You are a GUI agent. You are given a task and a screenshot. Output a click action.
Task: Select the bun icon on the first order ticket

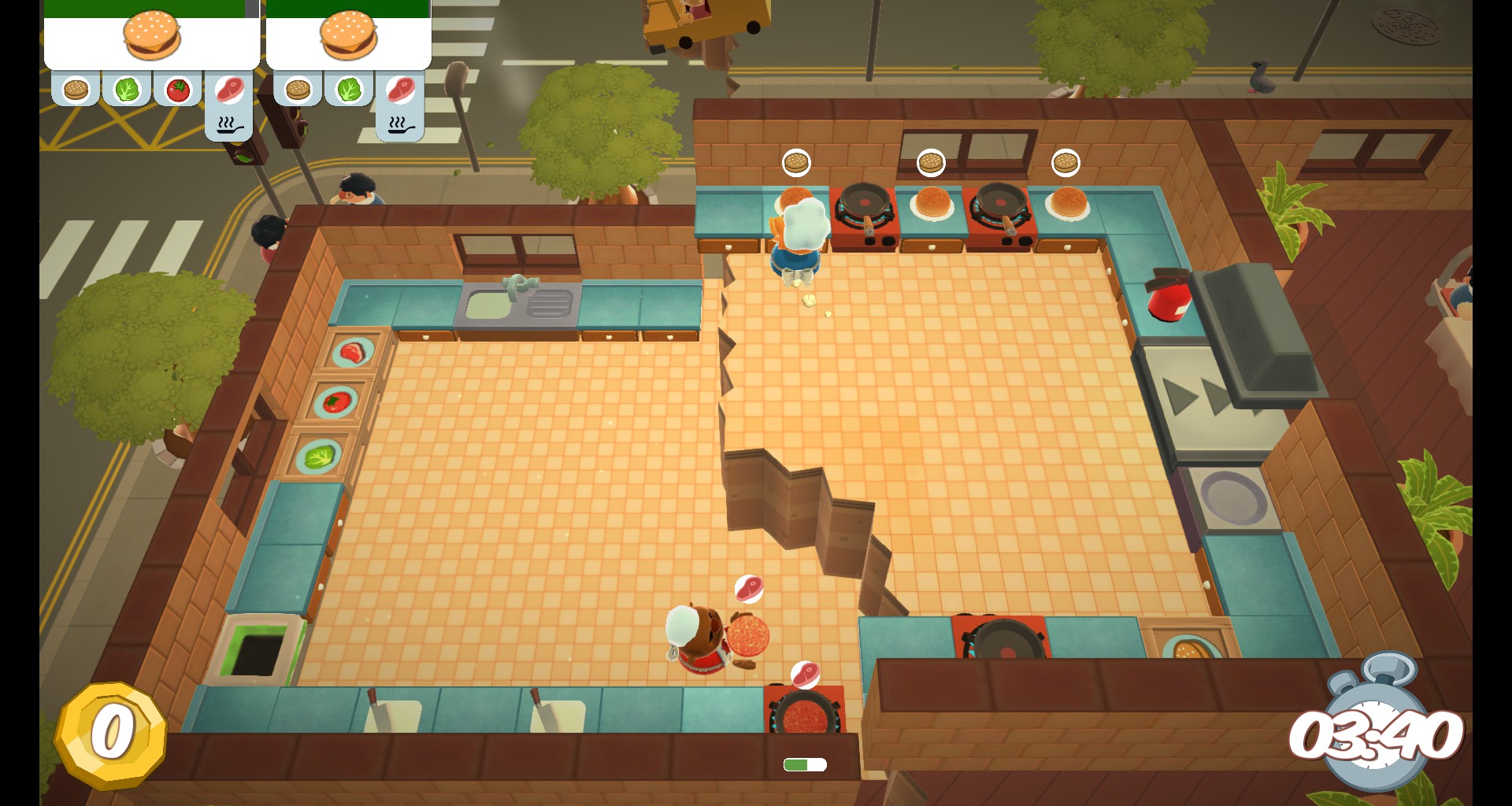(x=76, y=88)
